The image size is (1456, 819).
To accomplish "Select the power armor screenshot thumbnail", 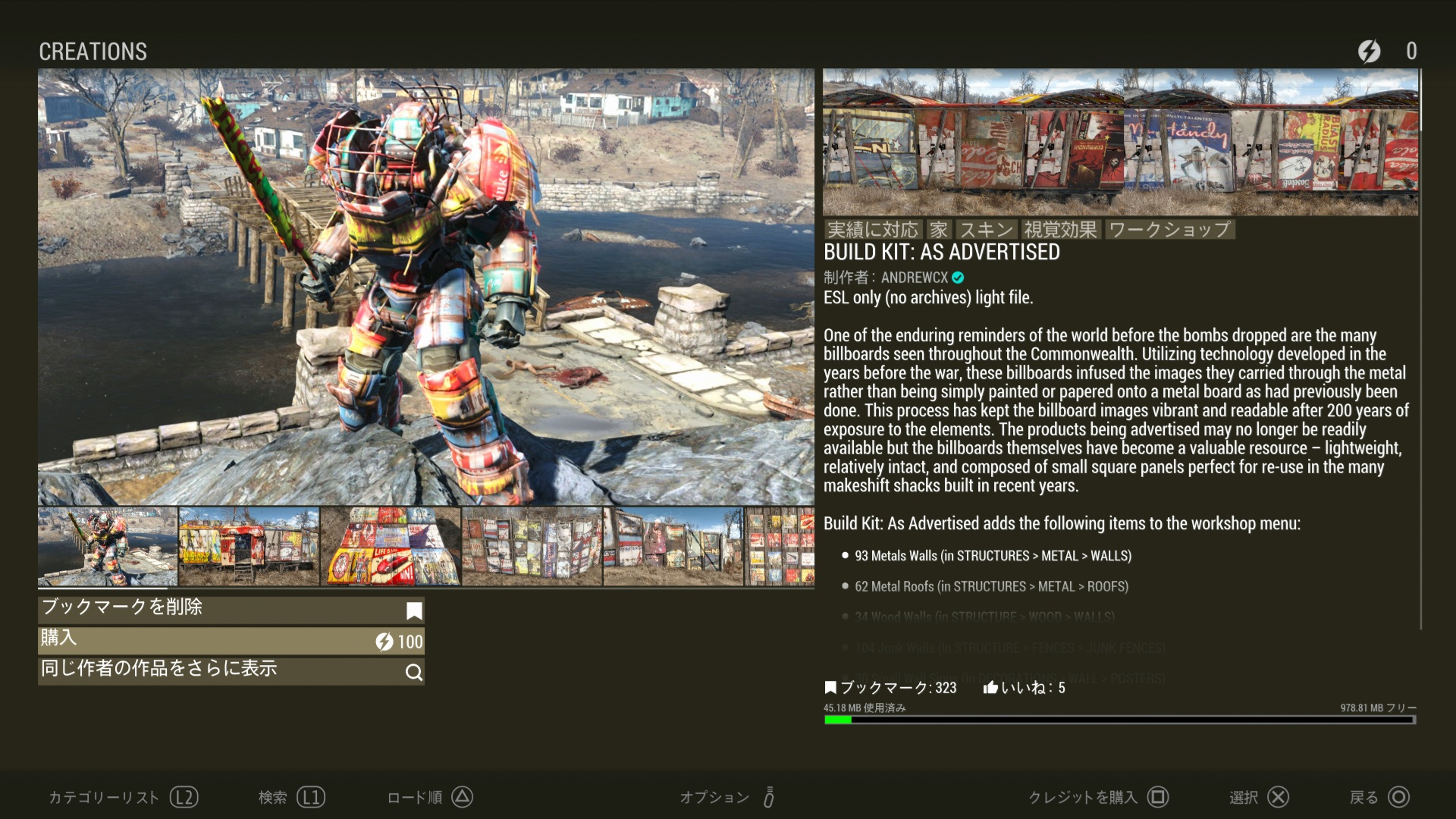I will tap(108, 547).
